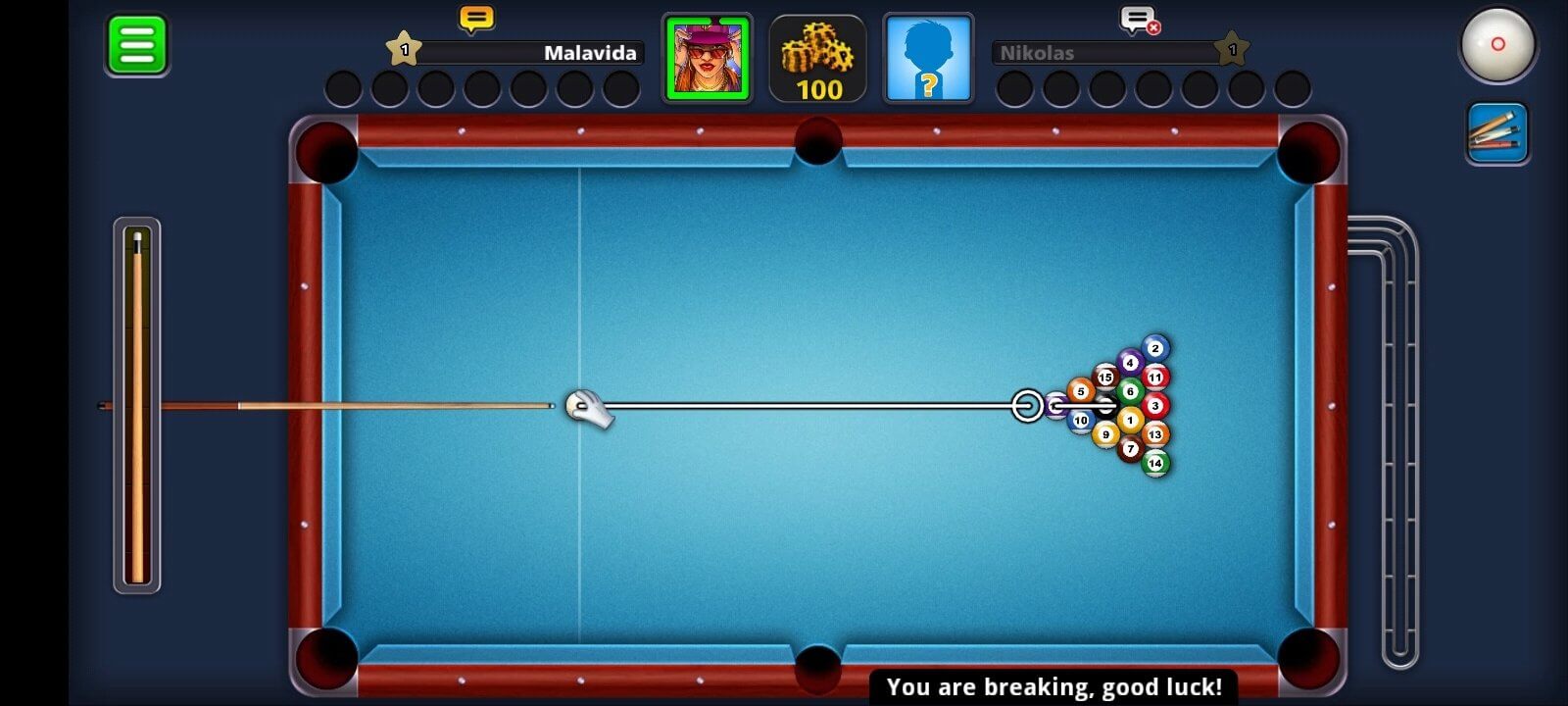Select the Malavida name bar
This screenshot has width=1568, height=706.
[x=529, y=54]
